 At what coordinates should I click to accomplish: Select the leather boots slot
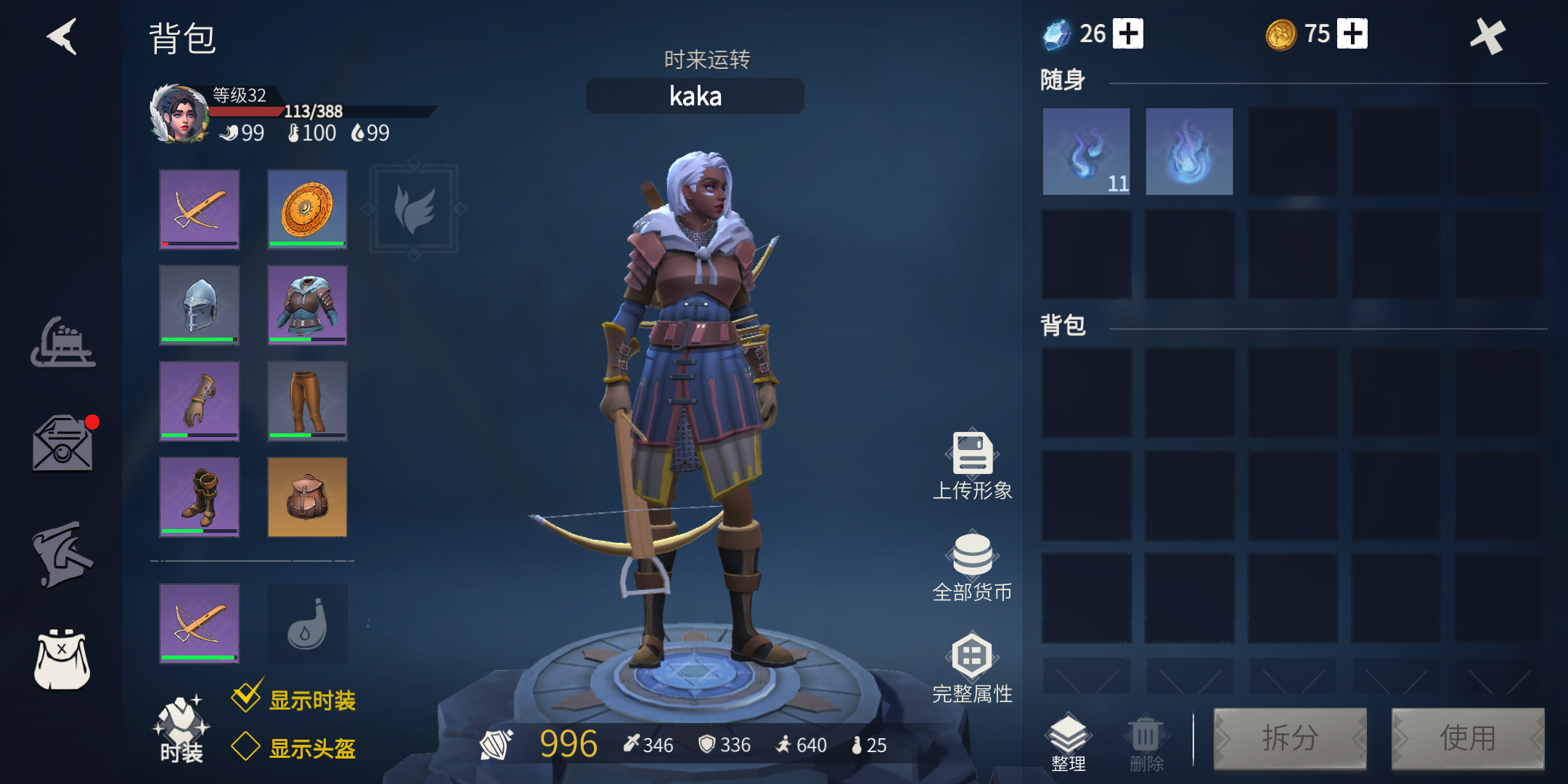click(200, 497)
